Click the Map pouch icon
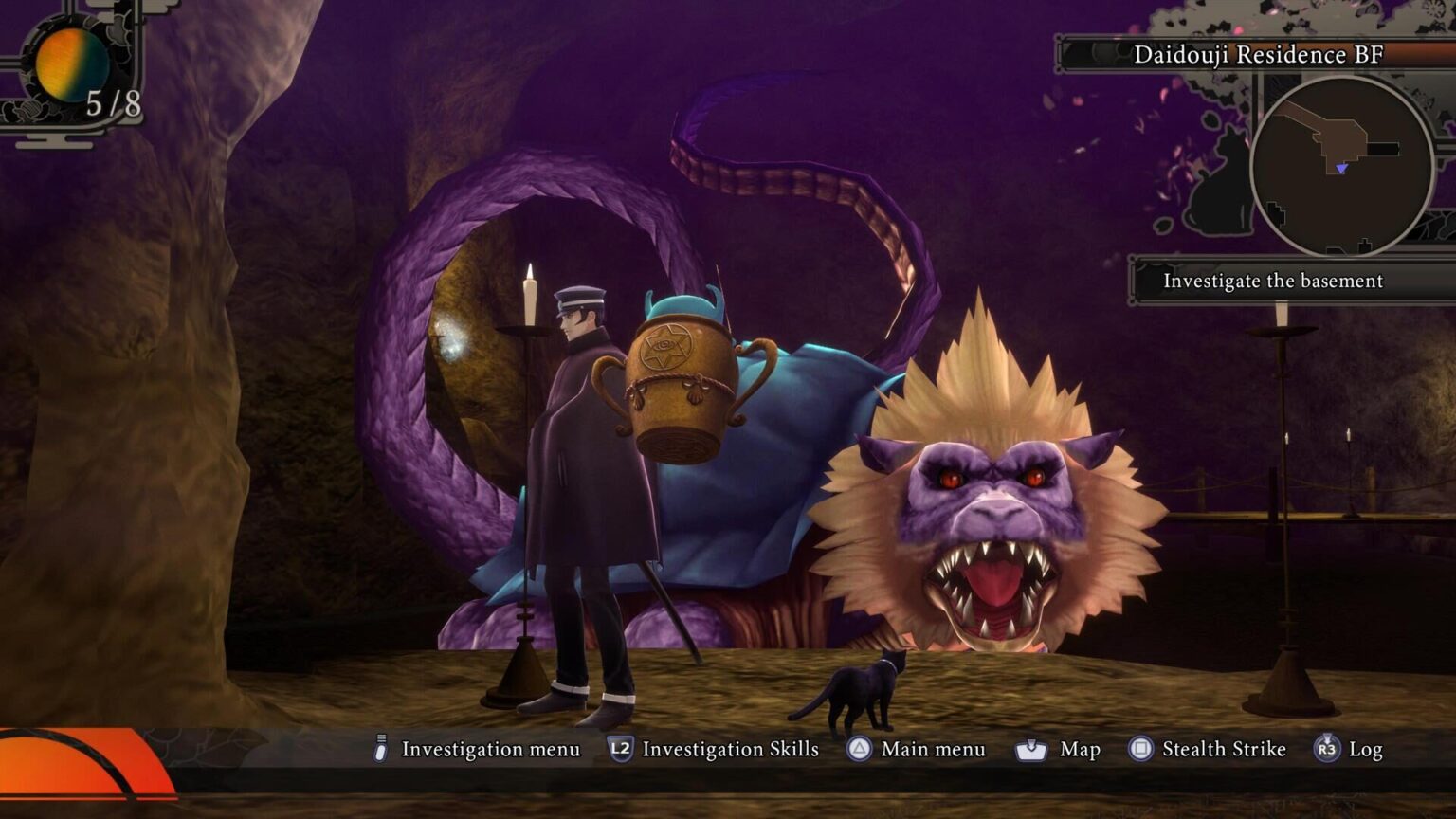The height and width of the screenshot is (819, 1456). coord(1029,749)
